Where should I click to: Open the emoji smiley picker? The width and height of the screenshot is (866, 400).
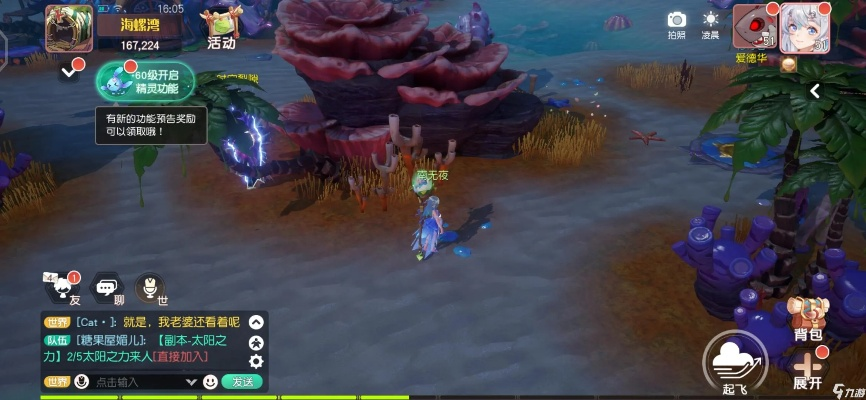(x=210, y=382)
